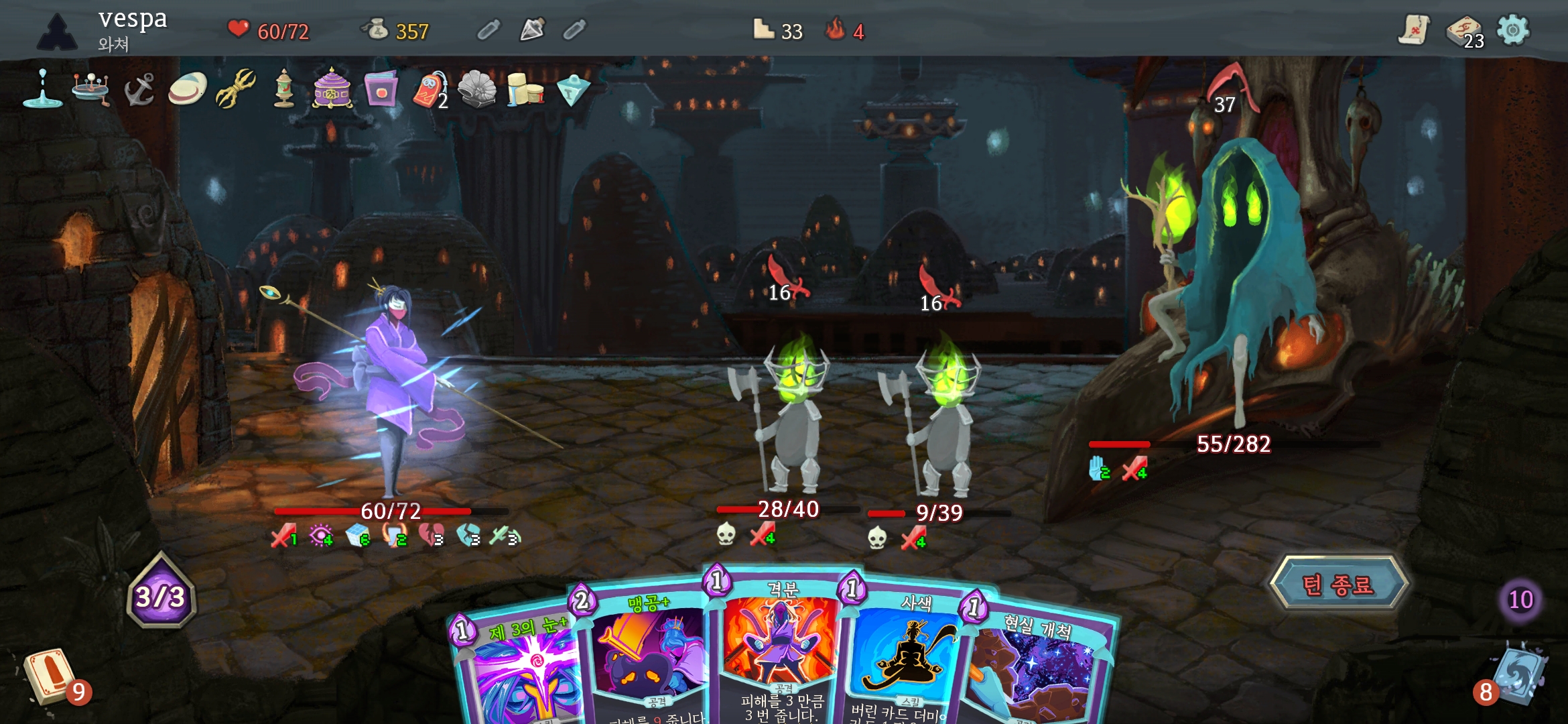View the full deck of 23 cards

tap(1463, 32)
